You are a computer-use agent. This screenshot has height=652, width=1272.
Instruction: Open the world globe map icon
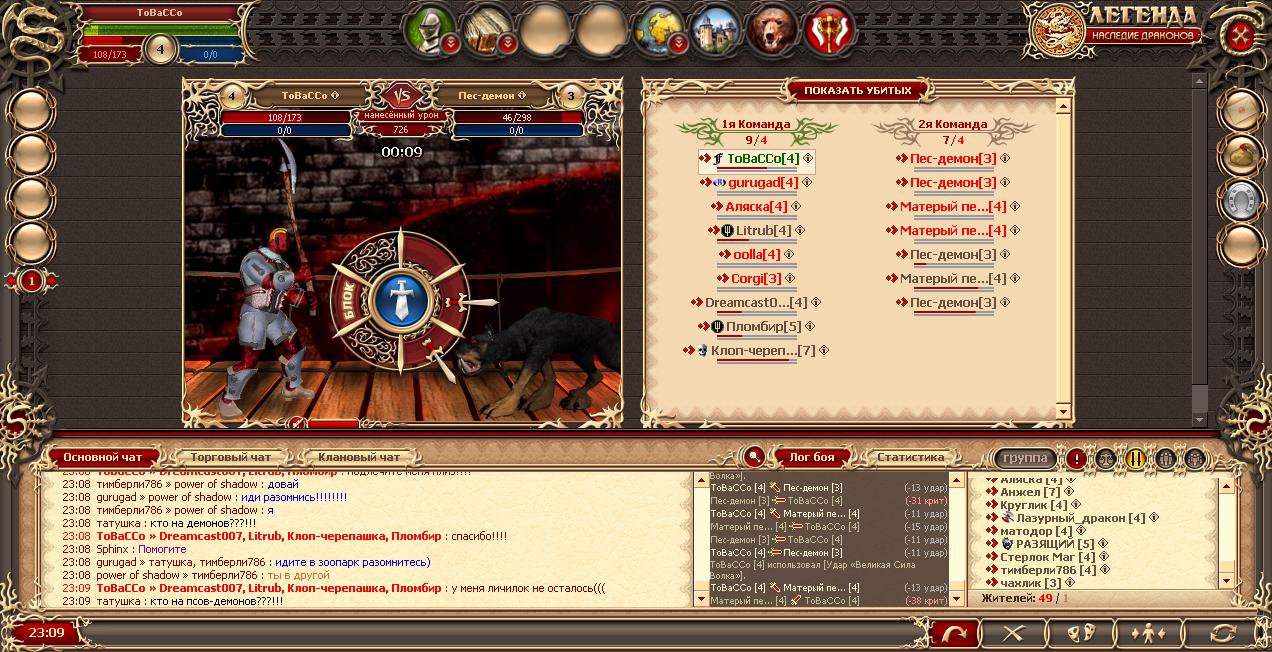coord(660,28)
